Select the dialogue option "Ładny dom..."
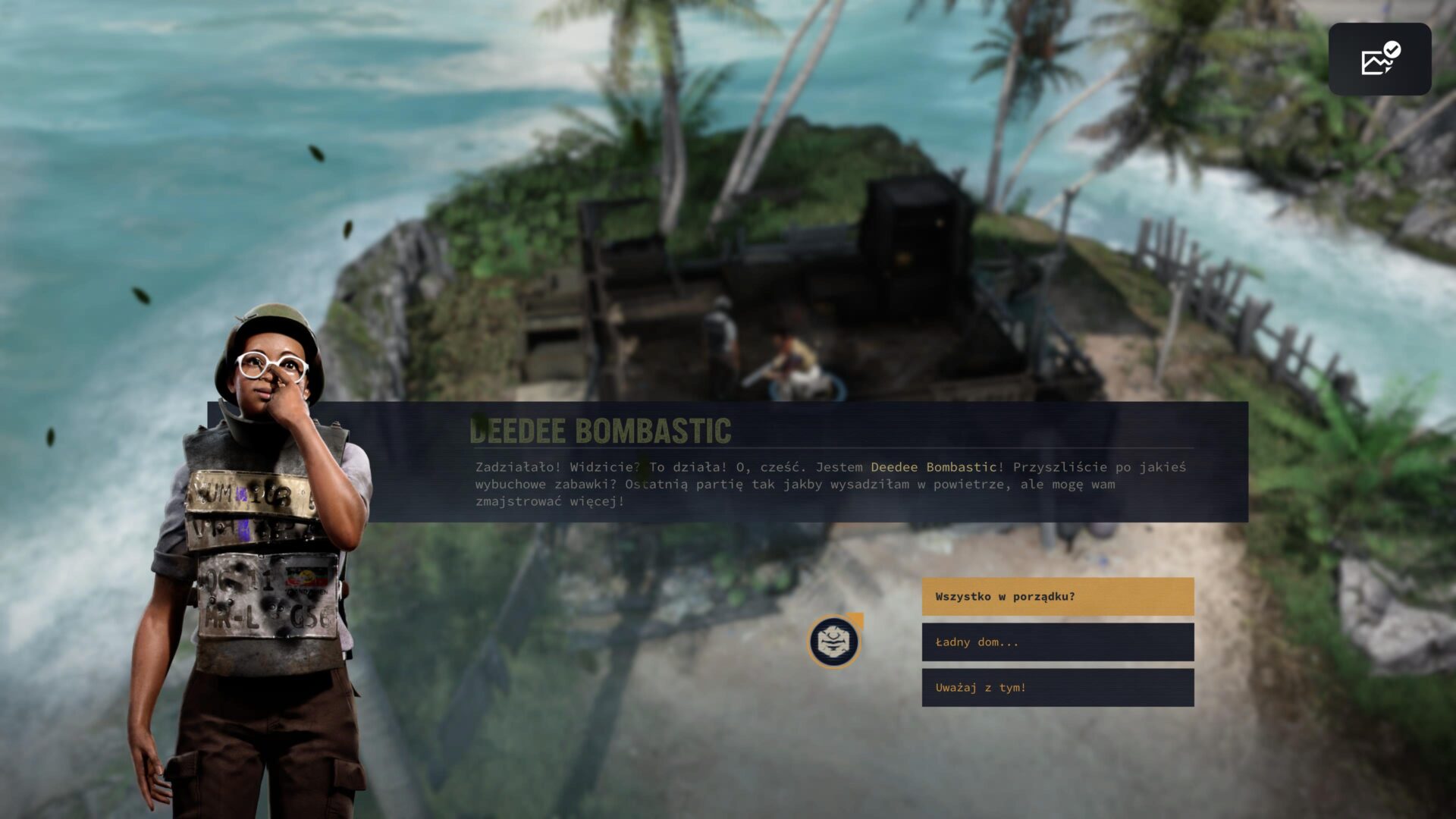The image size is (1456, 819). pyautogui.click(x=1057, y=642)
